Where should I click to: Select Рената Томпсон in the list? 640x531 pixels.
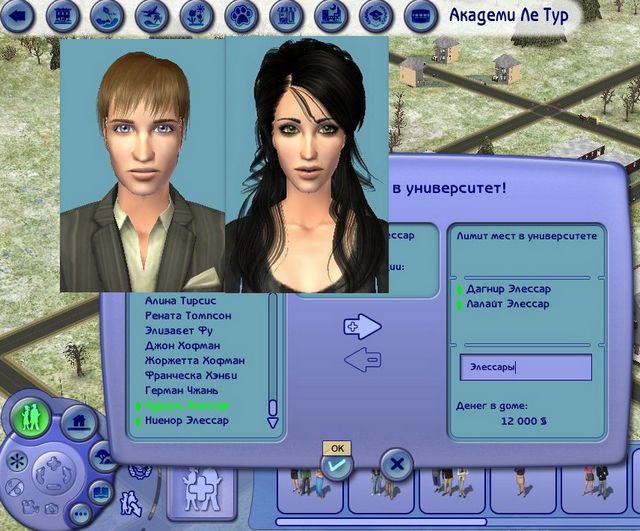pos(186,315)
